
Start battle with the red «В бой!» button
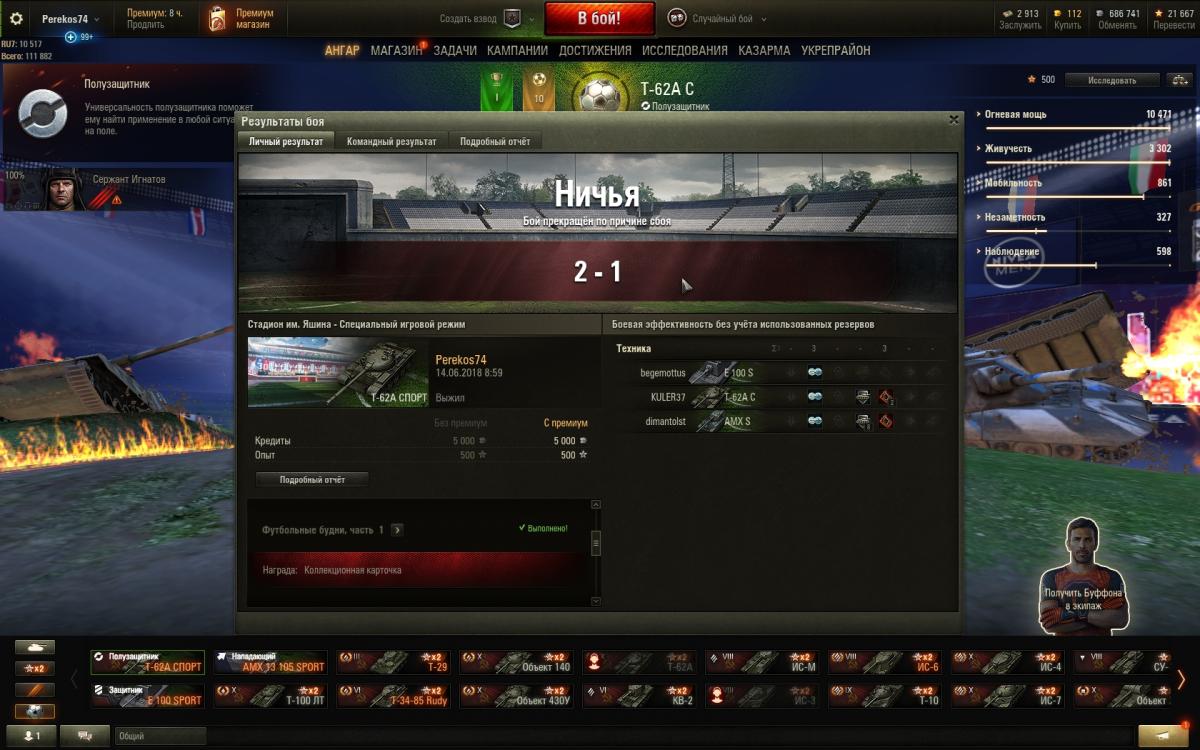pos(599,18)
